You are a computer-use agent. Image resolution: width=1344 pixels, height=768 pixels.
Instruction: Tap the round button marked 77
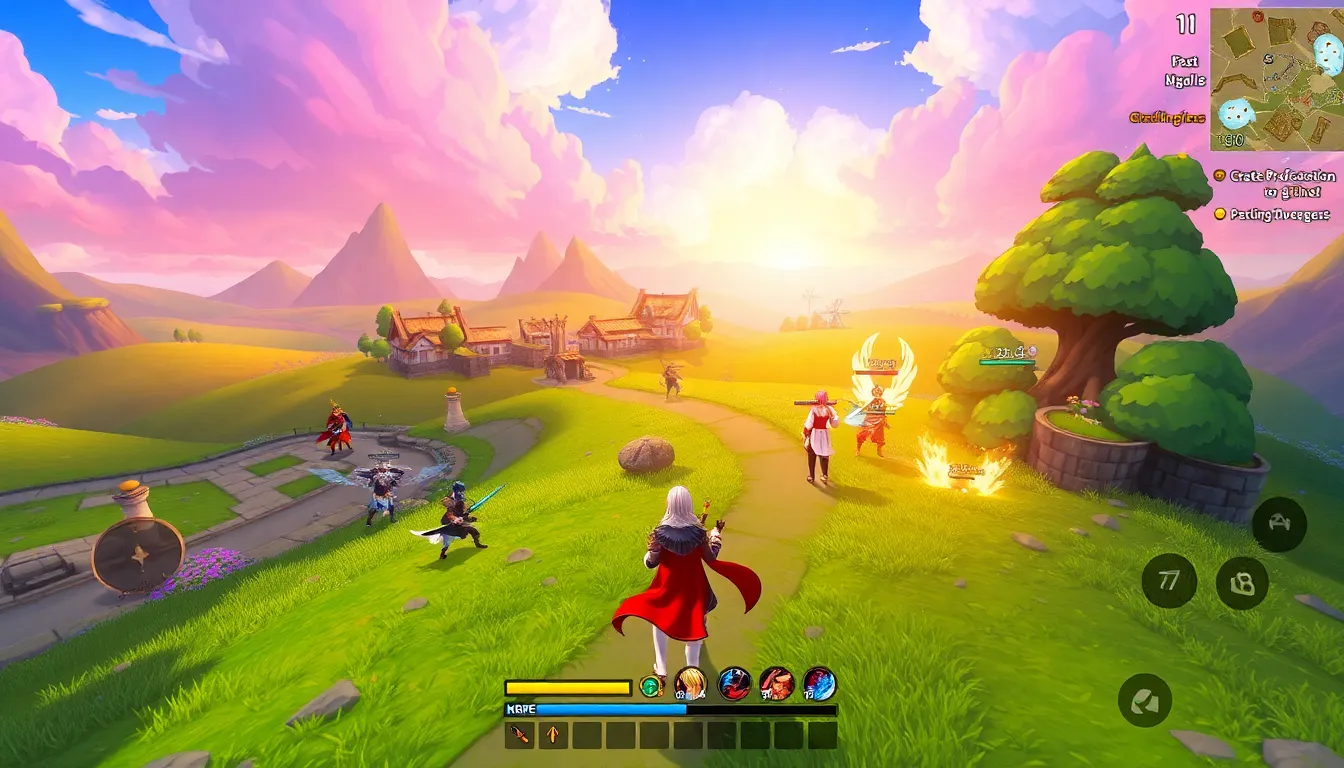point(1169,580)
